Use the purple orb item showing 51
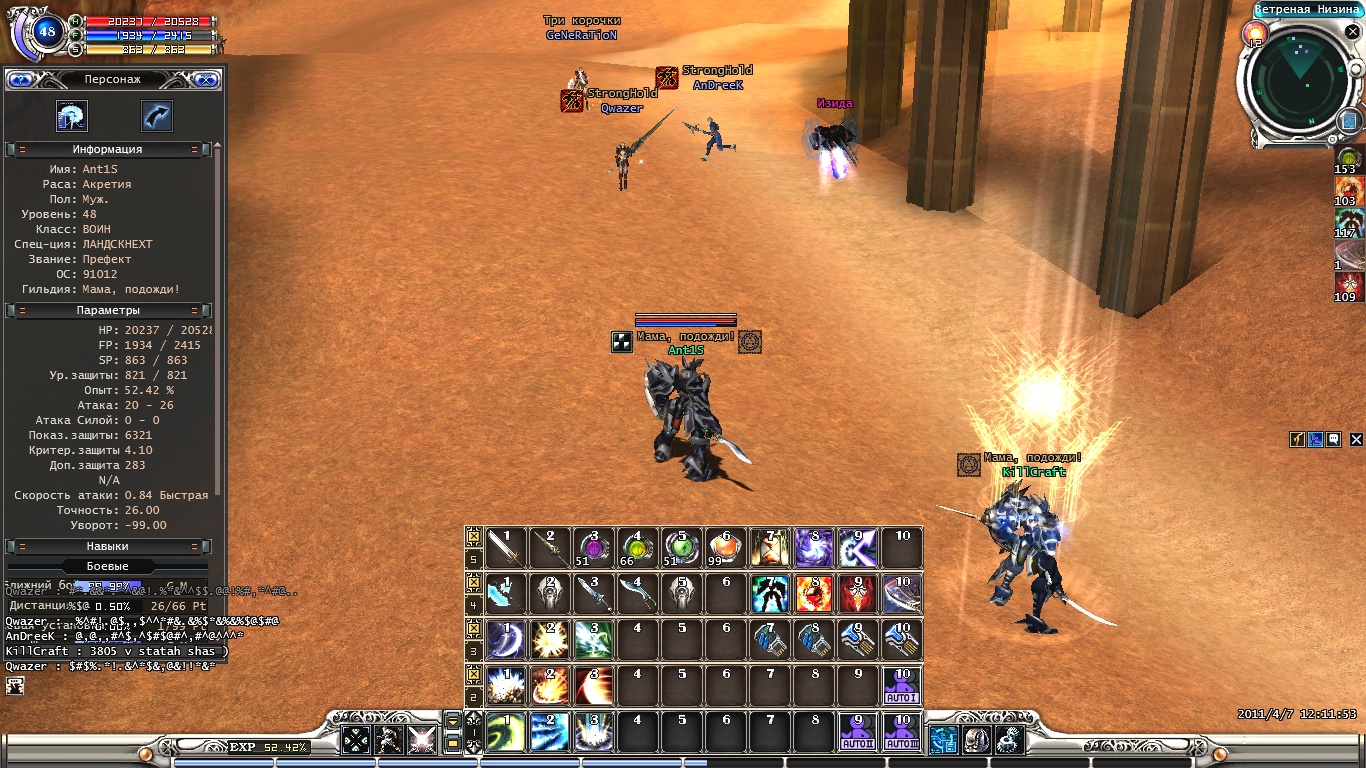1366x768 pixels. pyautogui.click(x=594, y=548)
